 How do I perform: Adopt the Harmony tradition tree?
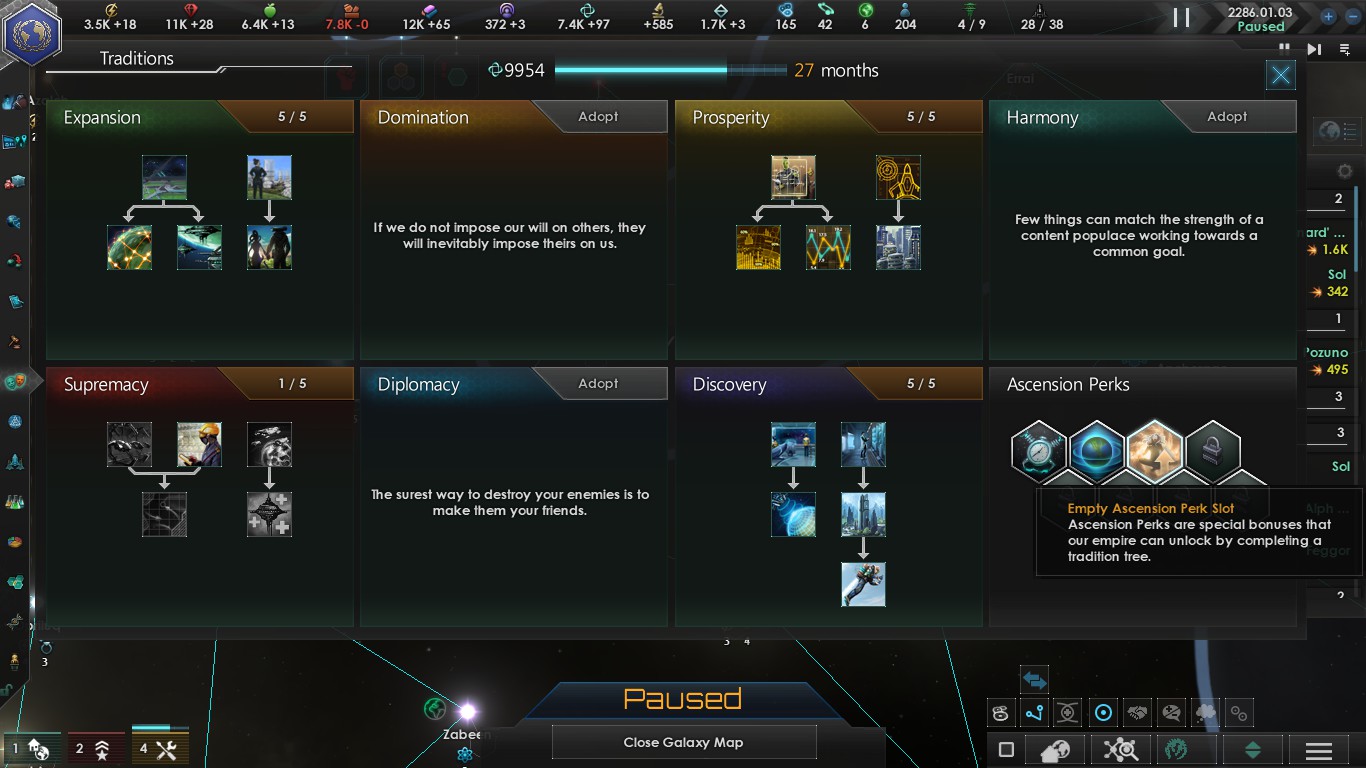coord(1227,117)
